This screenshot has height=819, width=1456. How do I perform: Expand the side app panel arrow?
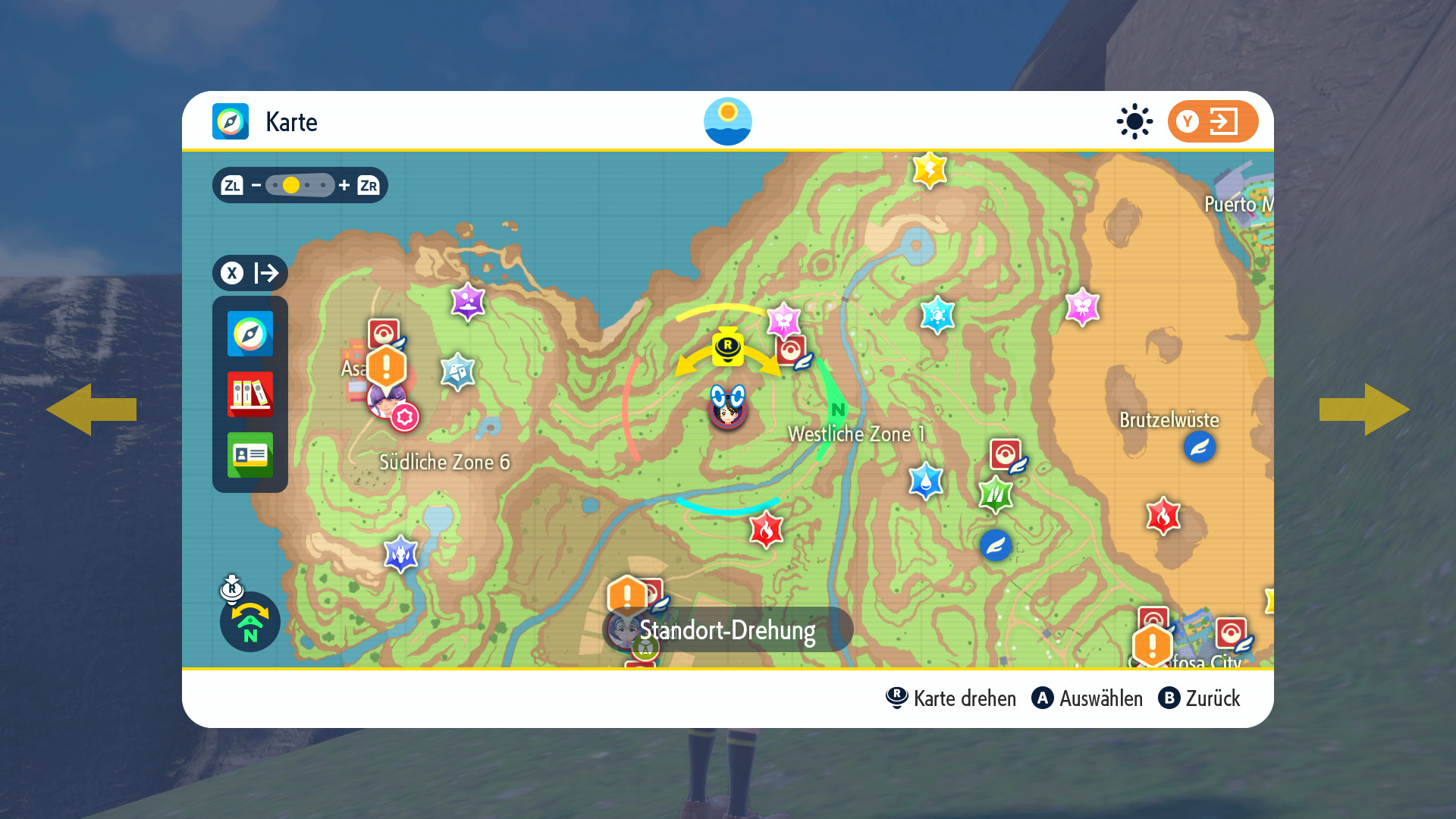click(249, 273)
